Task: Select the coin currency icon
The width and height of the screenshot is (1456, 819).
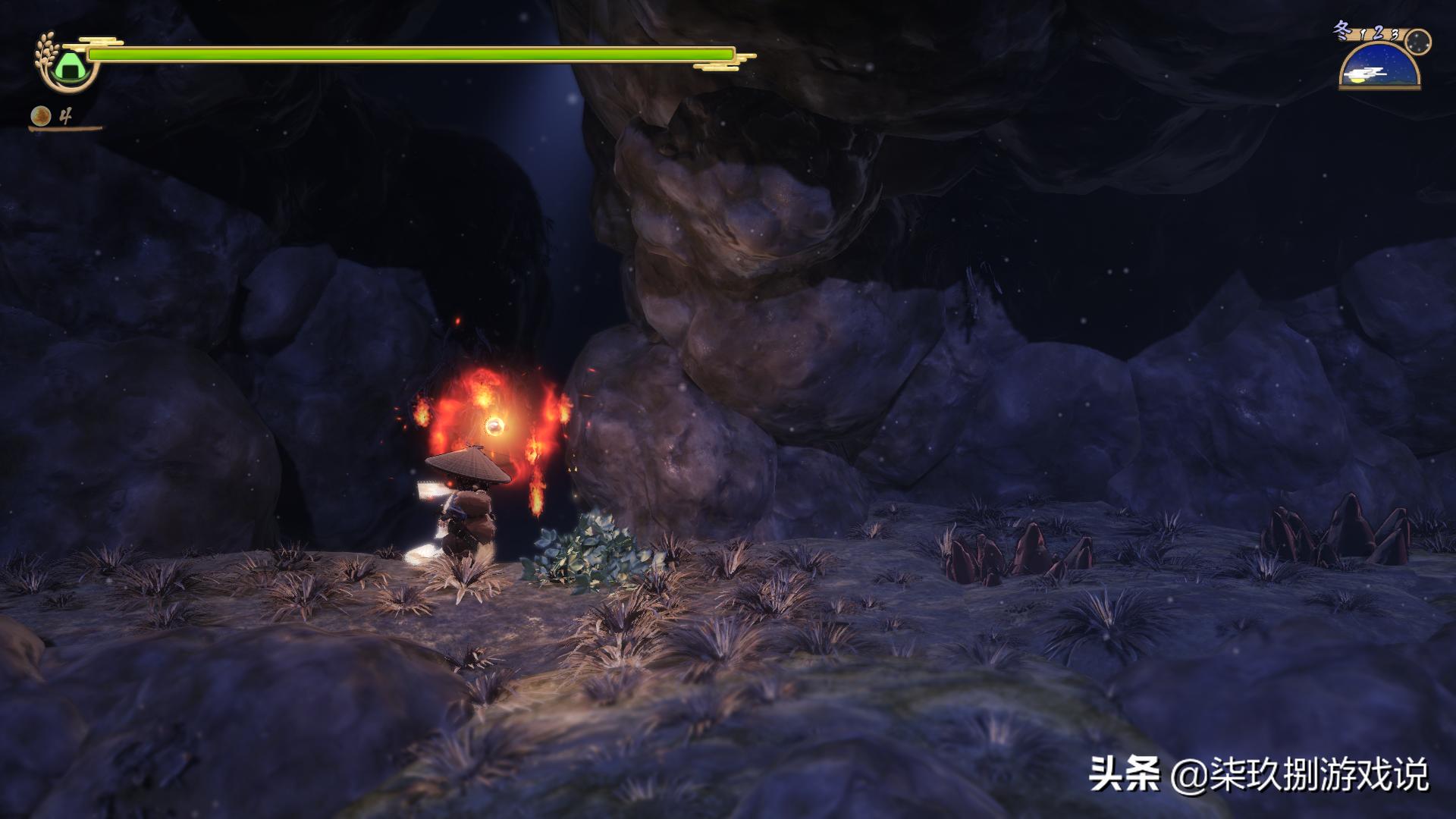Action: 40,115
